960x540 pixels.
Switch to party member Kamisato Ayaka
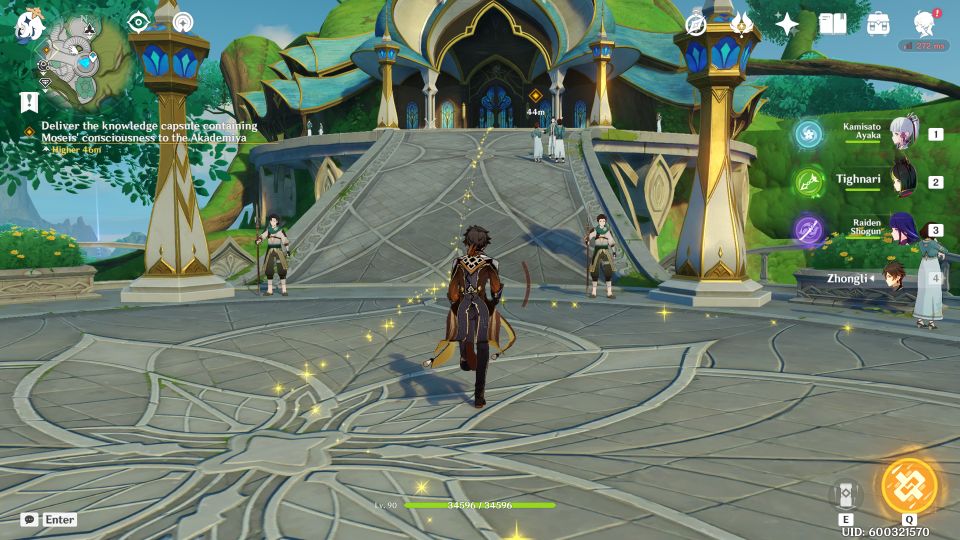coord(905,133)
